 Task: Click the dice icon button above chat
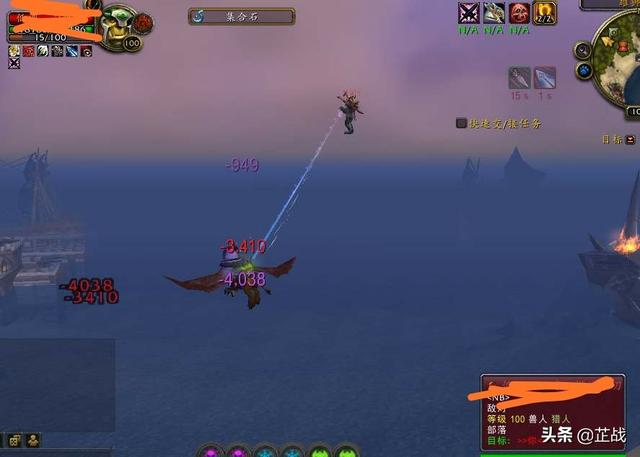point(14,440)
